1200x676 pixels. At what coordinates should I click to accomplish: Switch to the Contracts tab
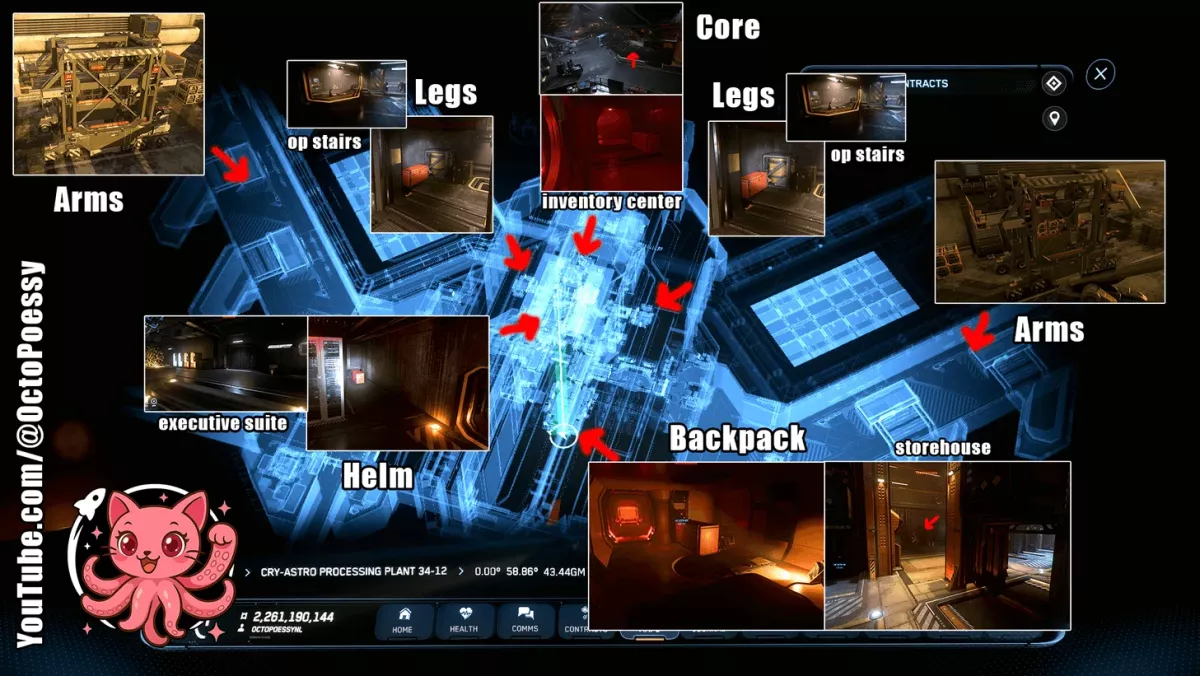[x=575, y=620]
